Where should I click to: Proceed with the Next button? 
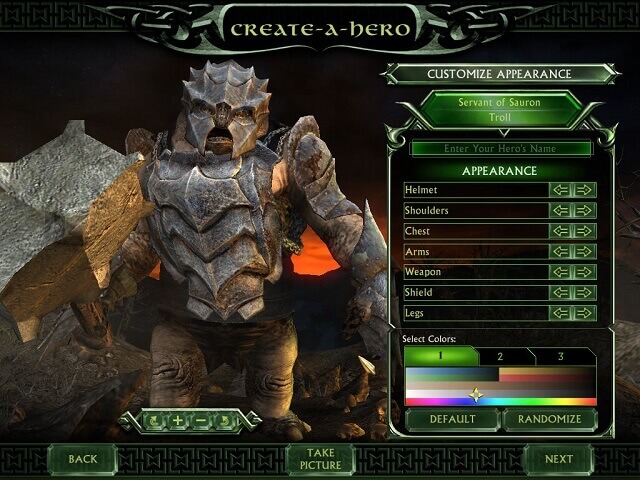559,459
